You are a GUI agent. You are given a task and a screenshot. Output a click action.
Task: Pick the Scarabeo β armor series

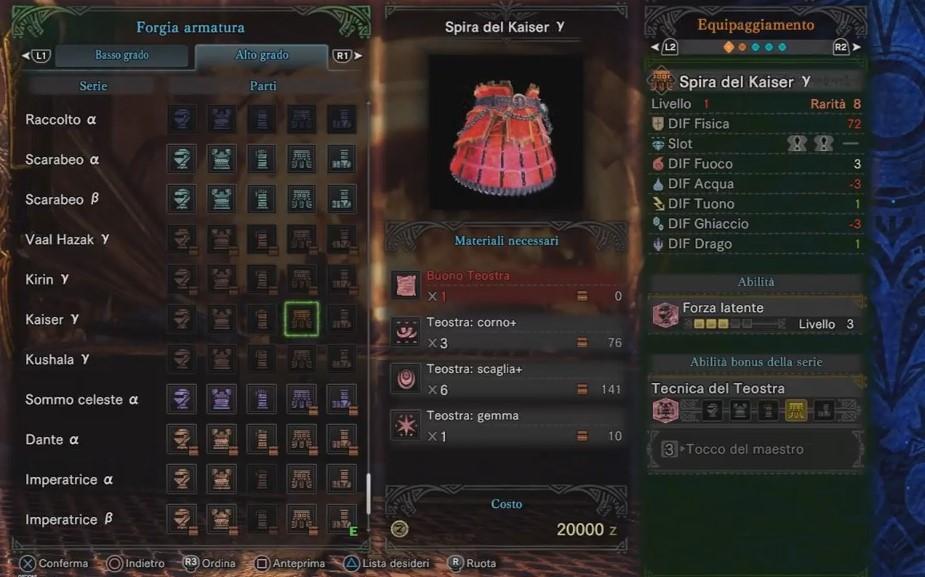[x=62, y=200]
